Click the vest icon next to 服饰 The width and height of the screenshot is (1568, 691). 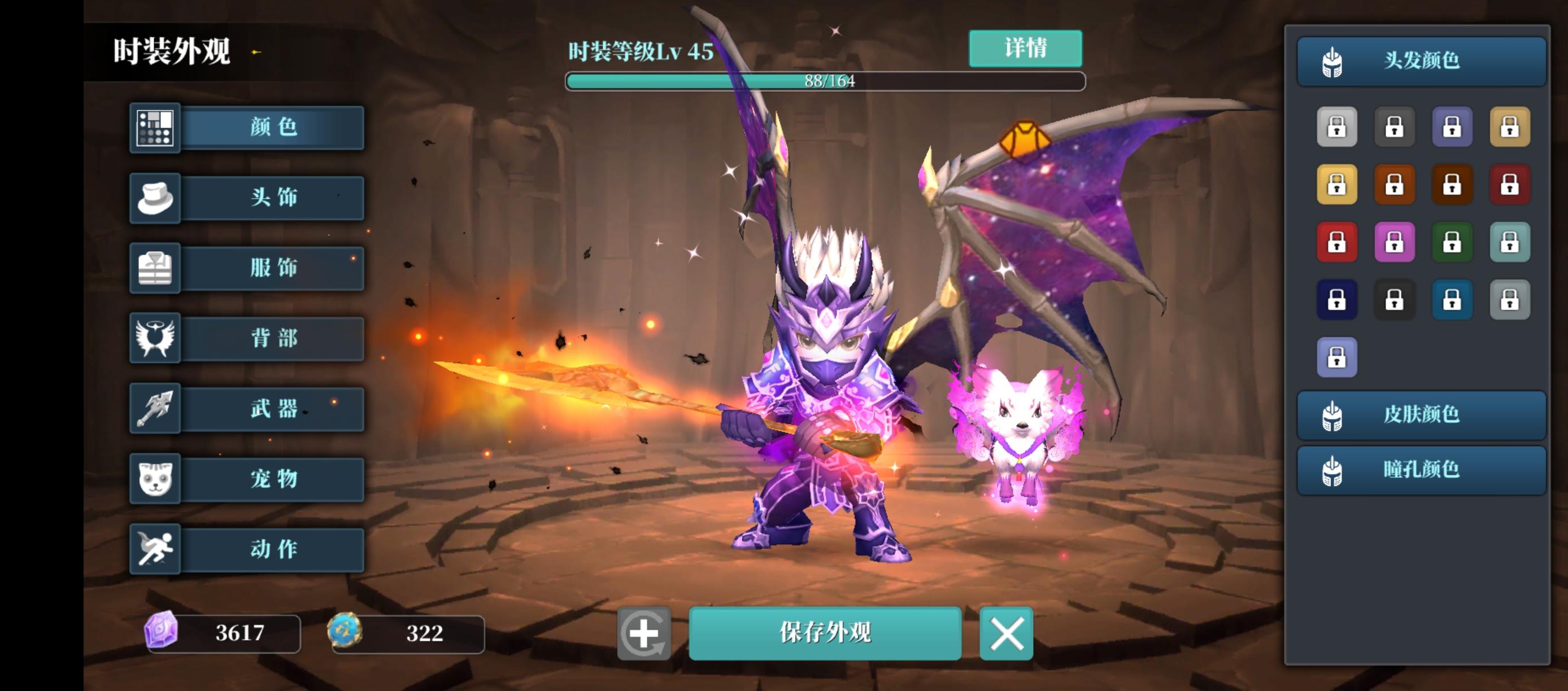point(155,268)
